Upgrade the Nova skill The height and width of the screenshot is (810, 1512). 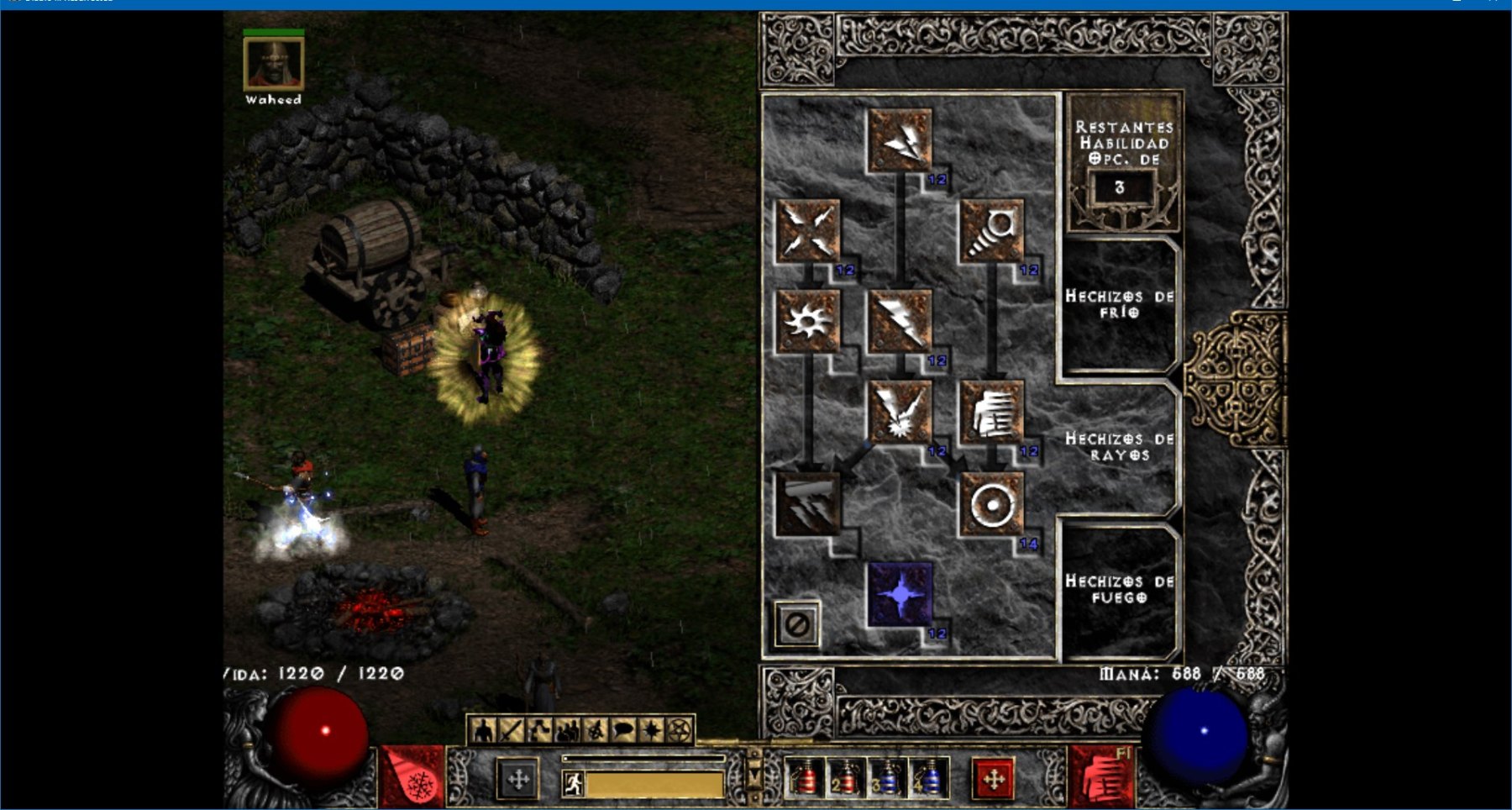tap(808, 321)
